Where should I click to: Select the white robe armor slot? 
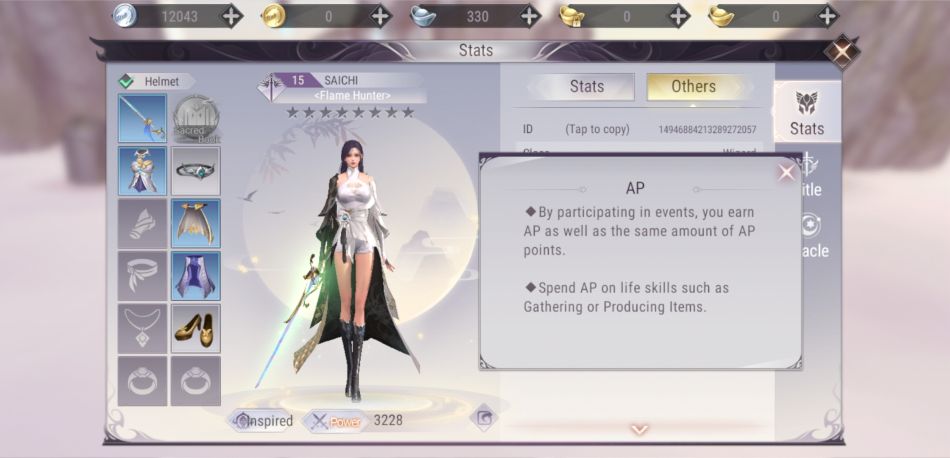(x=142, y=170)
